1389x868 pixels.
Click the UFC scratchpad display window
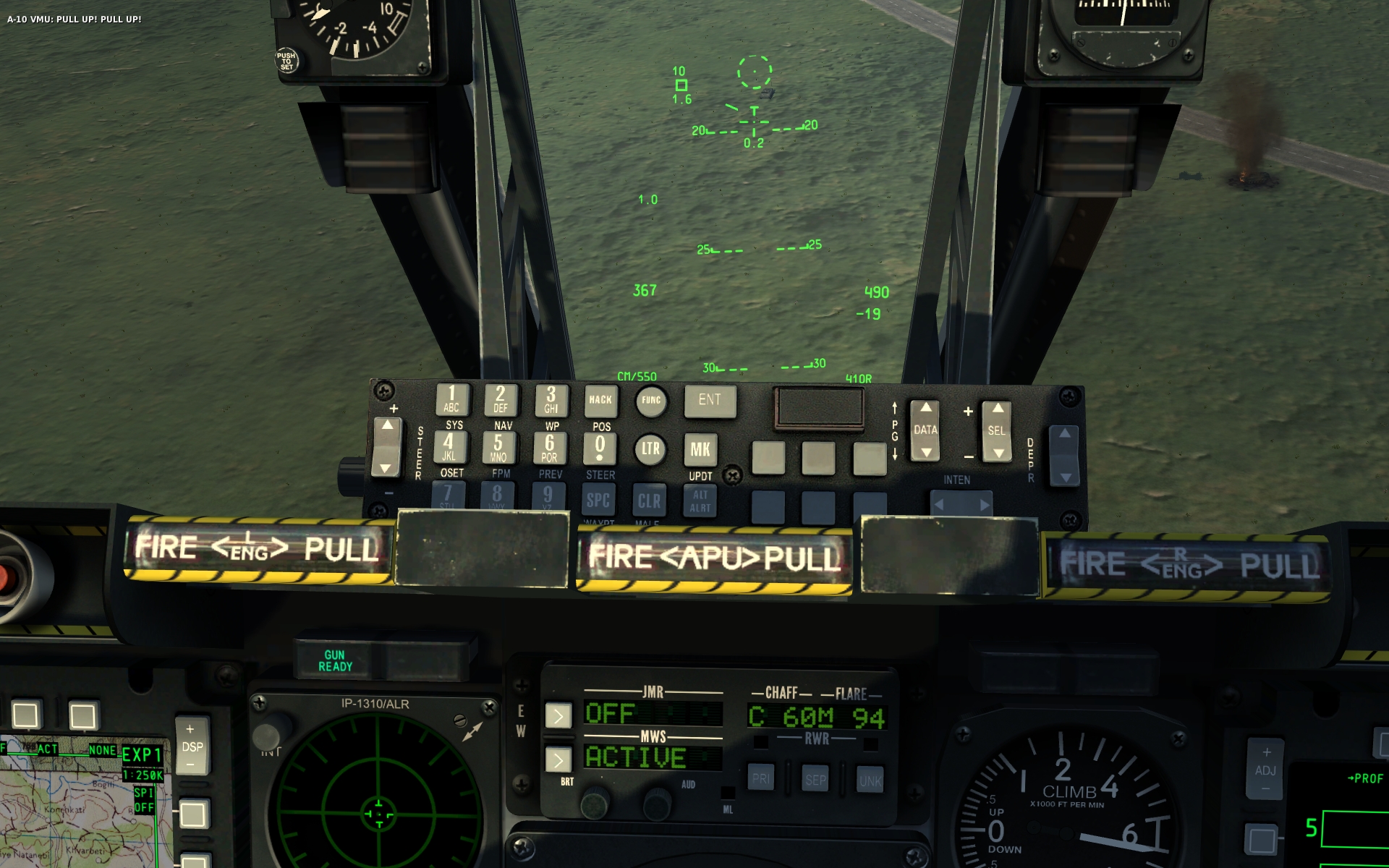[x=820, y=409]
